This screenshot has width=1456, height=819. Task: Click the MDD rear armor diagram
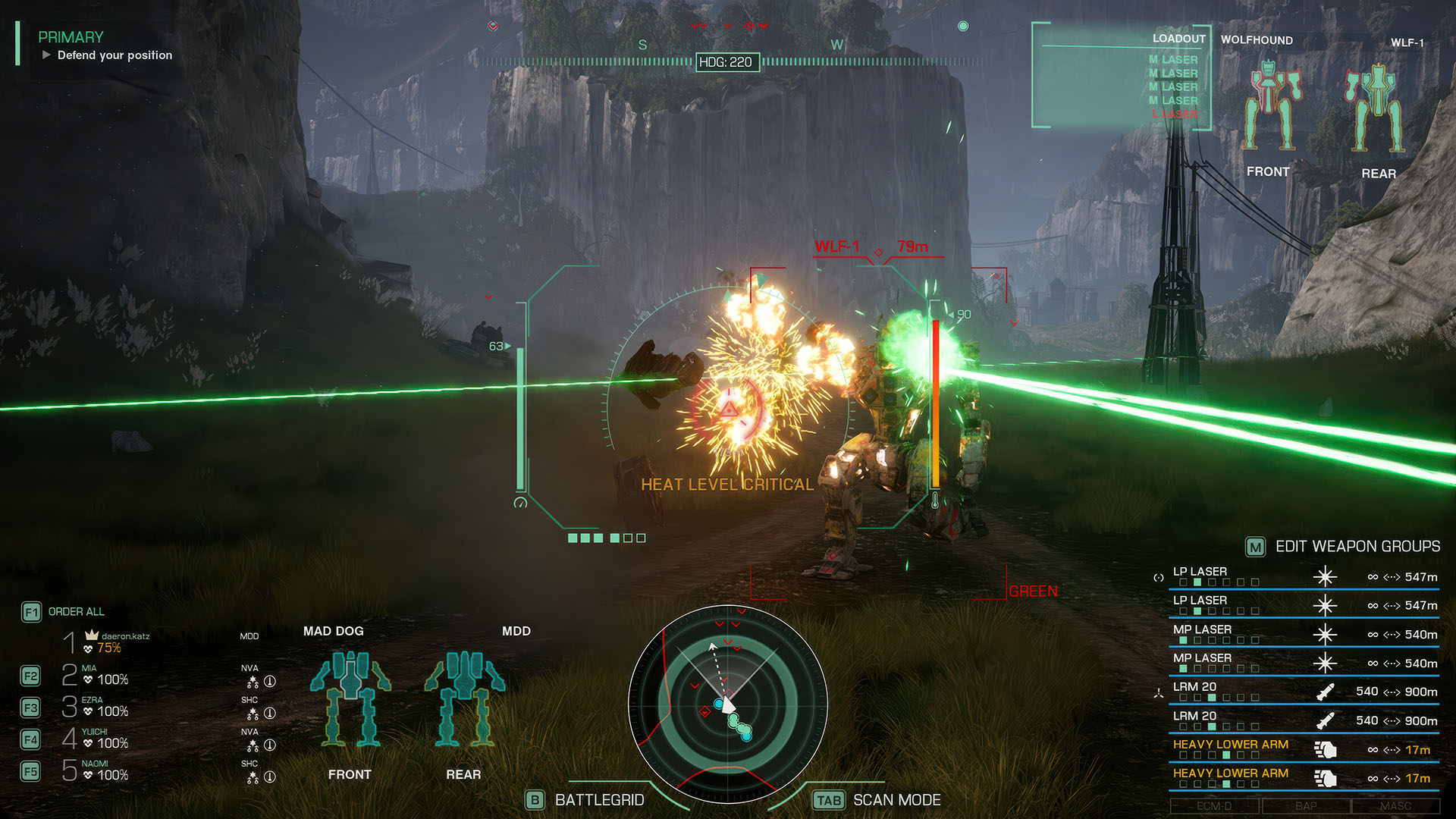[x=463, y=698]
